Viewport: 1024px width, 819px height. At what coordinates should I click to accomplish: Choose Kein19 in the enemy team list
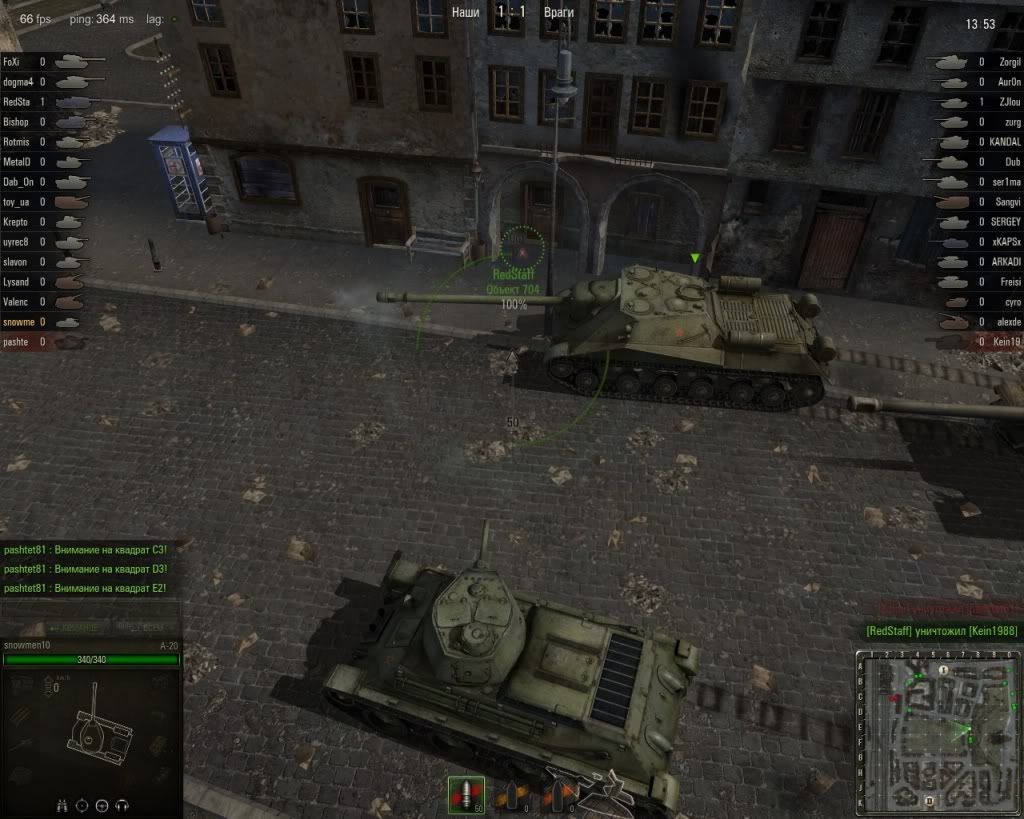coord(1004,342)
